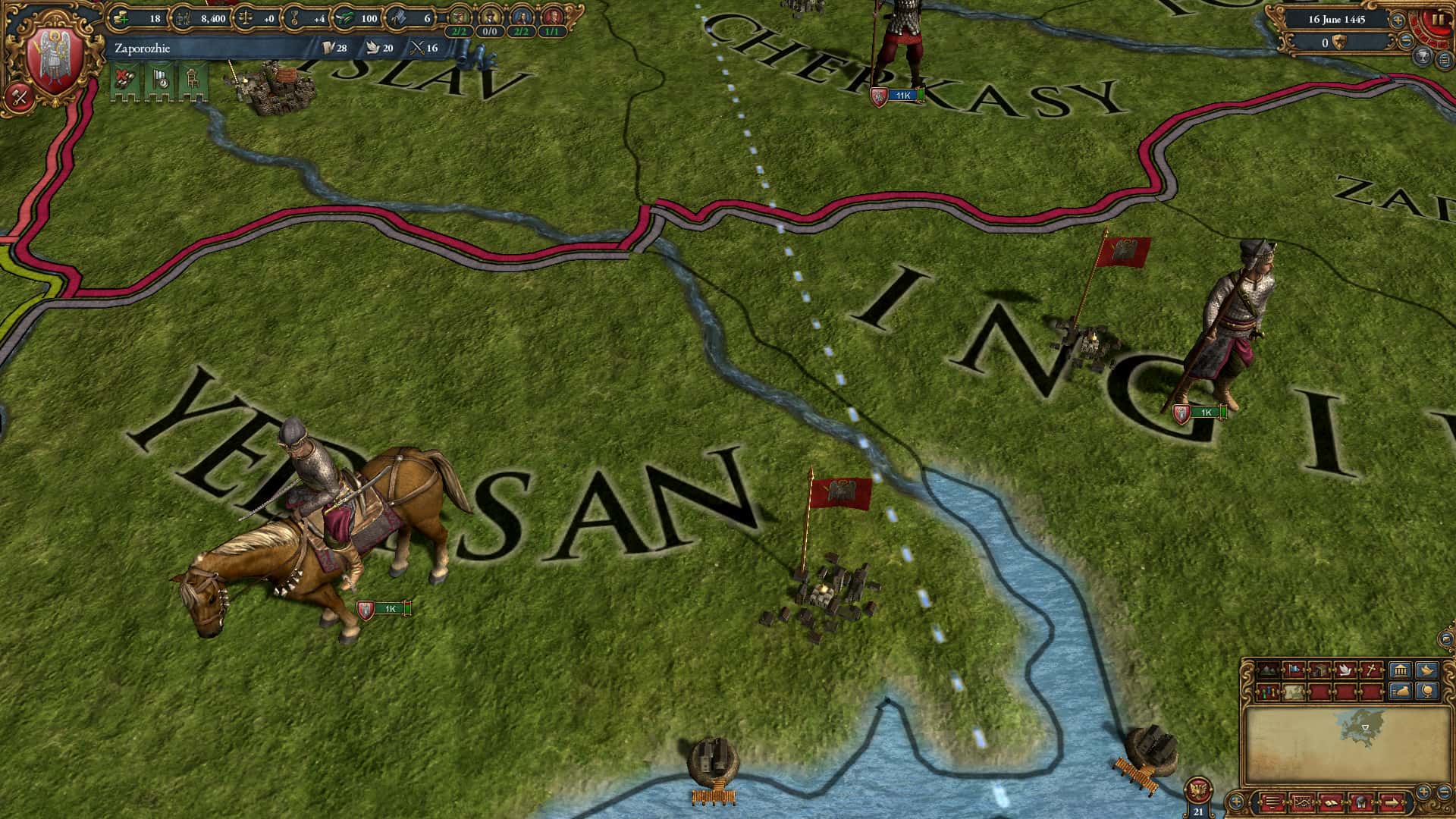This screenshot has width=1456, height=819.
Task: Toggle the pause button next to the date
Action: 1439,18
